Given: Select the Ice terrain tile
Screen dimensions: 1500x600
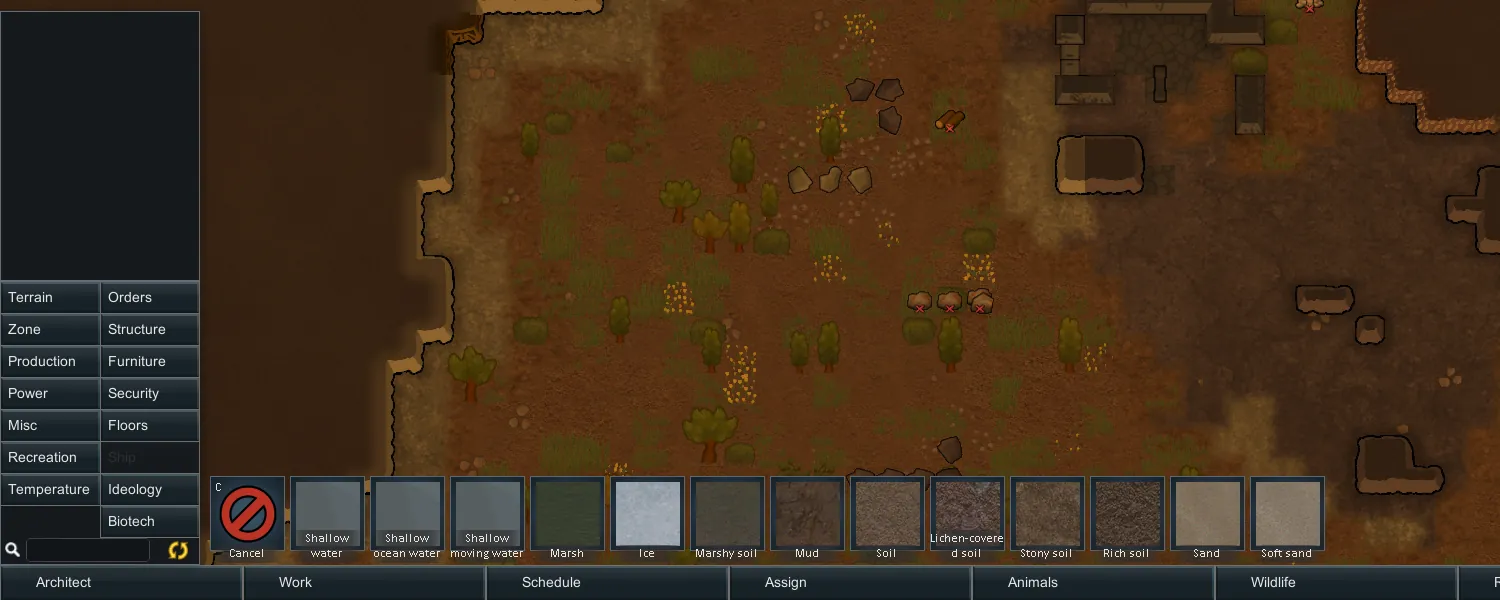Looking at the screenshot, I should 647,514.
